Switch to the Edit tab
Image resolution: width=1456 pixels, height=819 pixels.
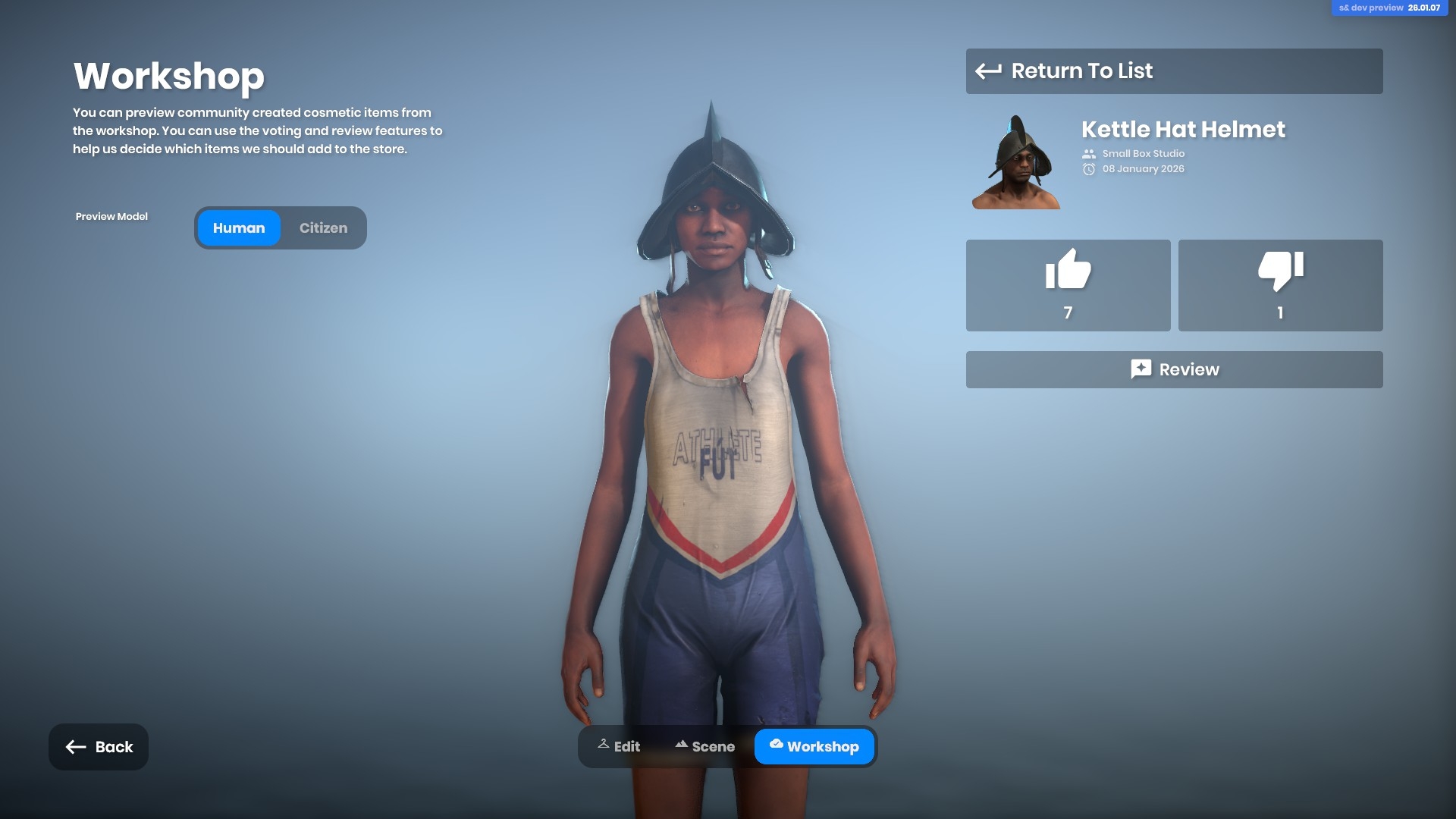pos(619,747)
